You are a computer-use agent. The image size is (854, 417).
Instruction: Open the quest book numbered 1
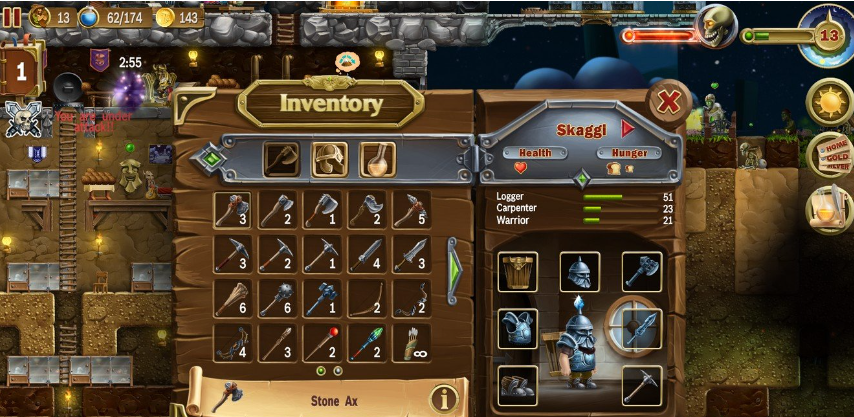pyautogui.click(x=21, y=72)
